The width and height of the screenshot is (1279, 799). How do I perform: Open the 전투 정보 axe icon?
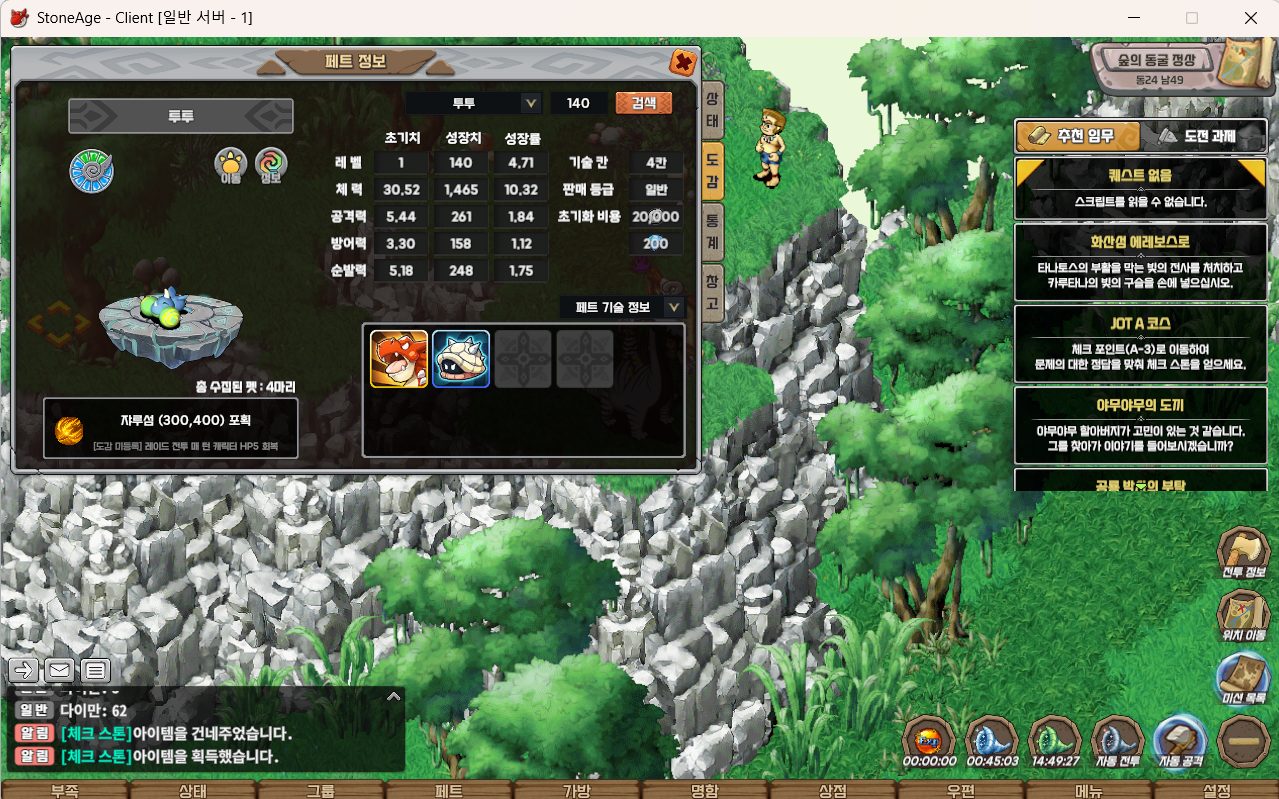[1243, 555]
